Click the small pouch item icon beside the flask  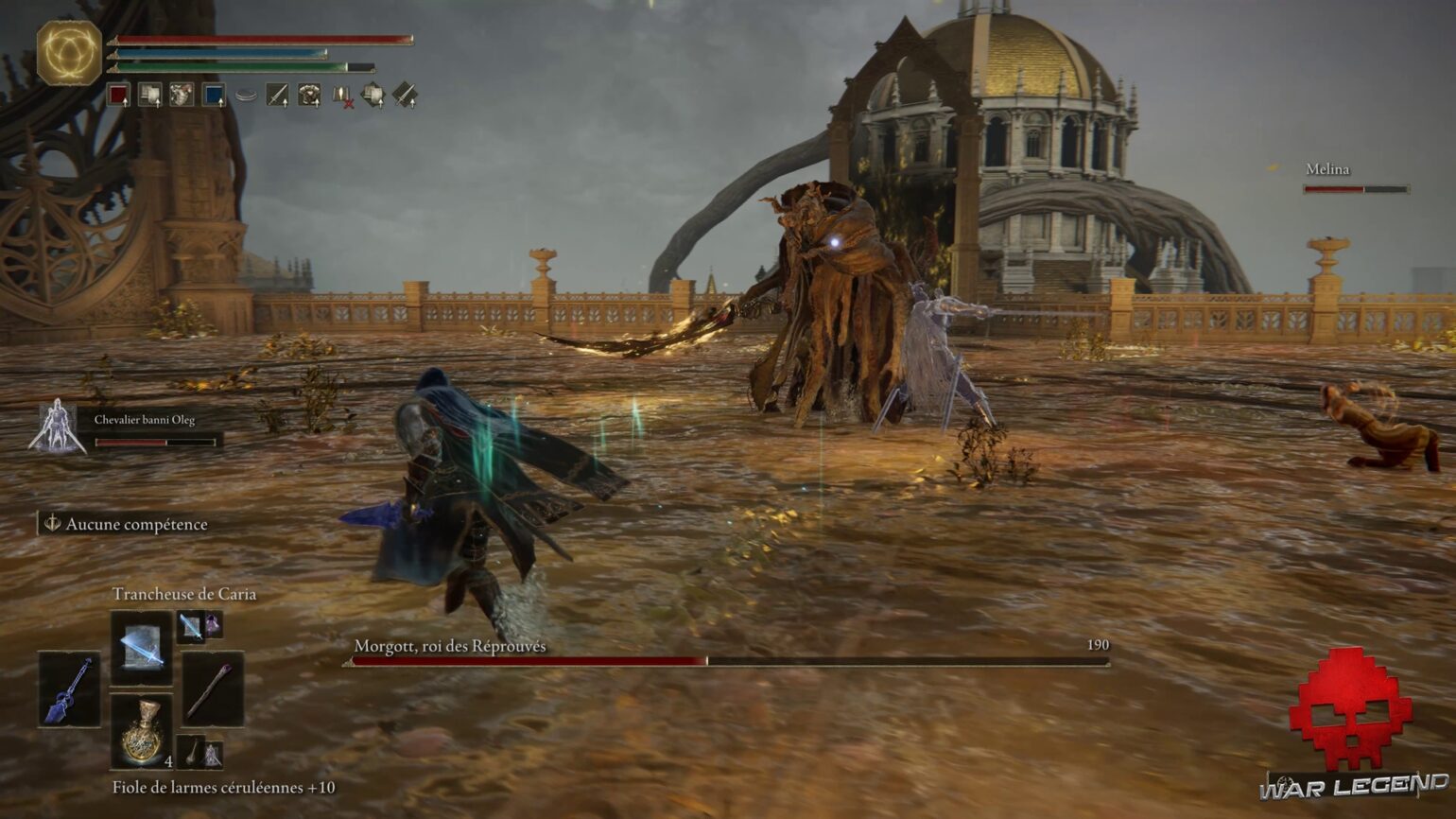(x=192, y=752)
